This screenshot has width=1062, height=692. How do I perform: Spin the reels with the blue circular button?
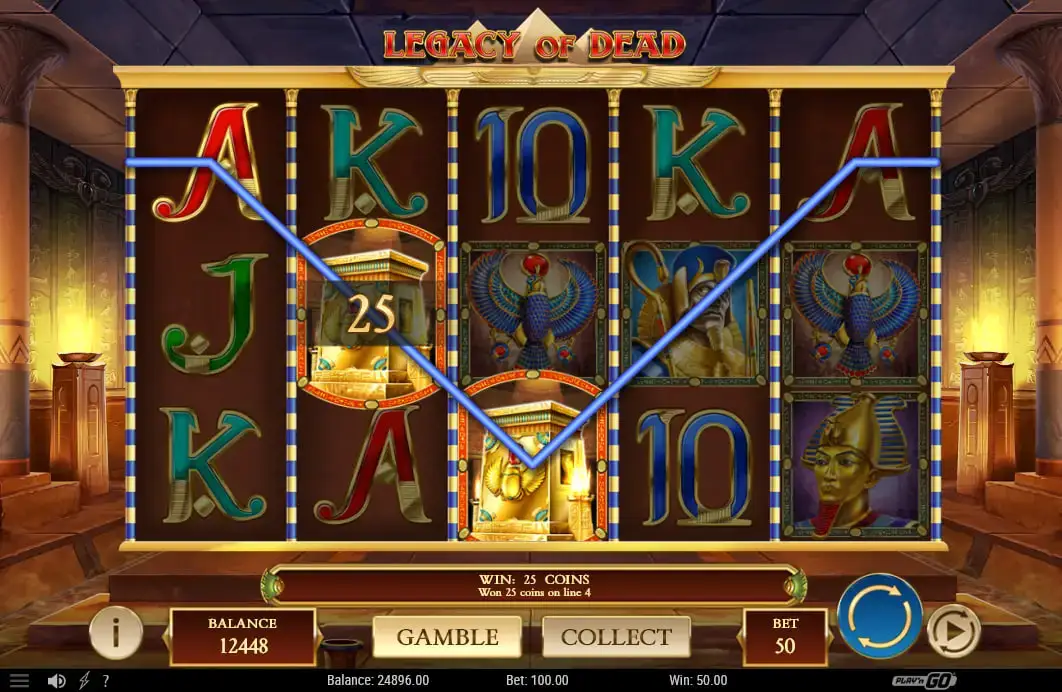(880, 617)
